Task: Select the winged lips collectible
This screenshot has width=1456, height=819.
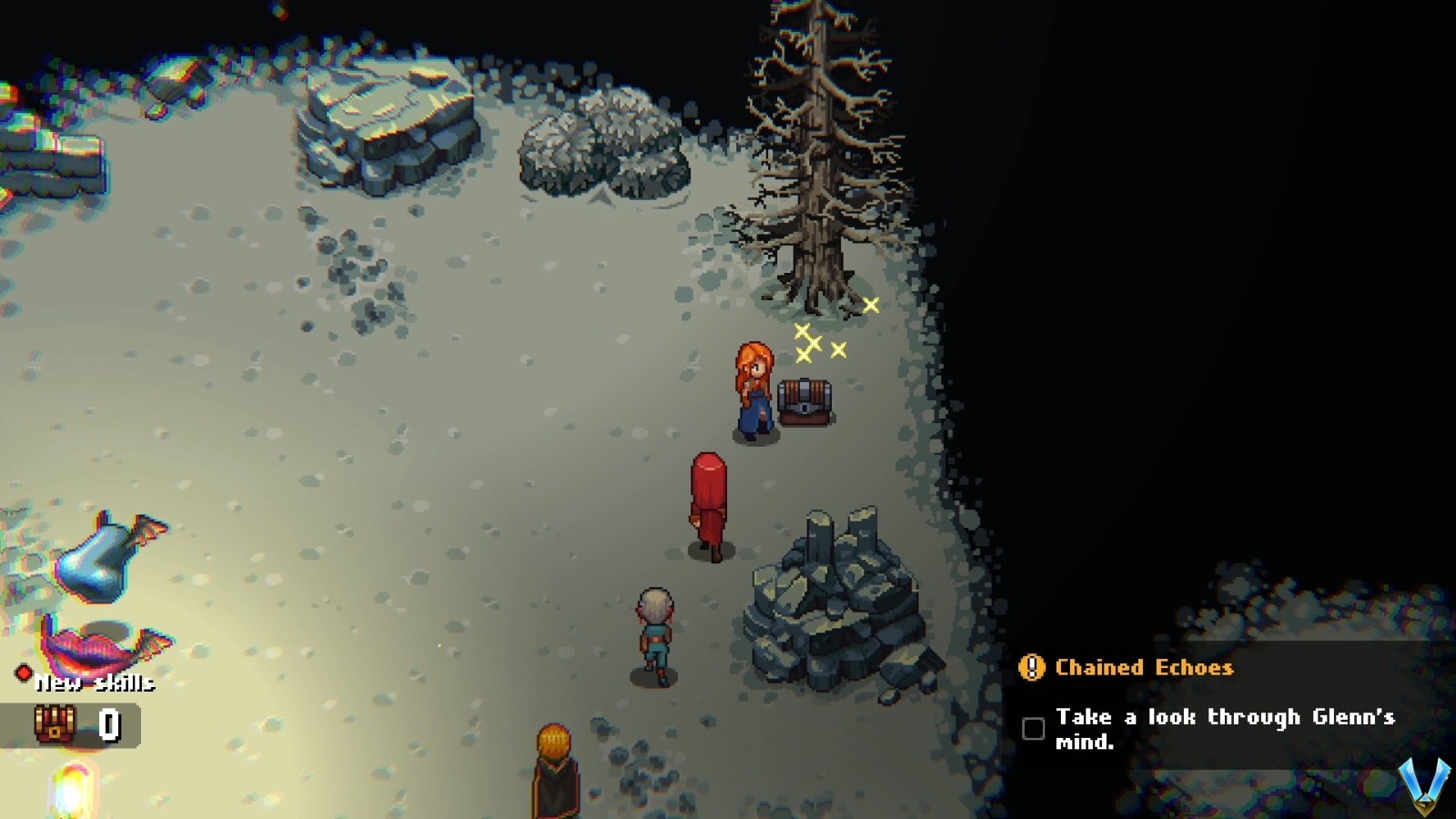Action: (91, 646)
